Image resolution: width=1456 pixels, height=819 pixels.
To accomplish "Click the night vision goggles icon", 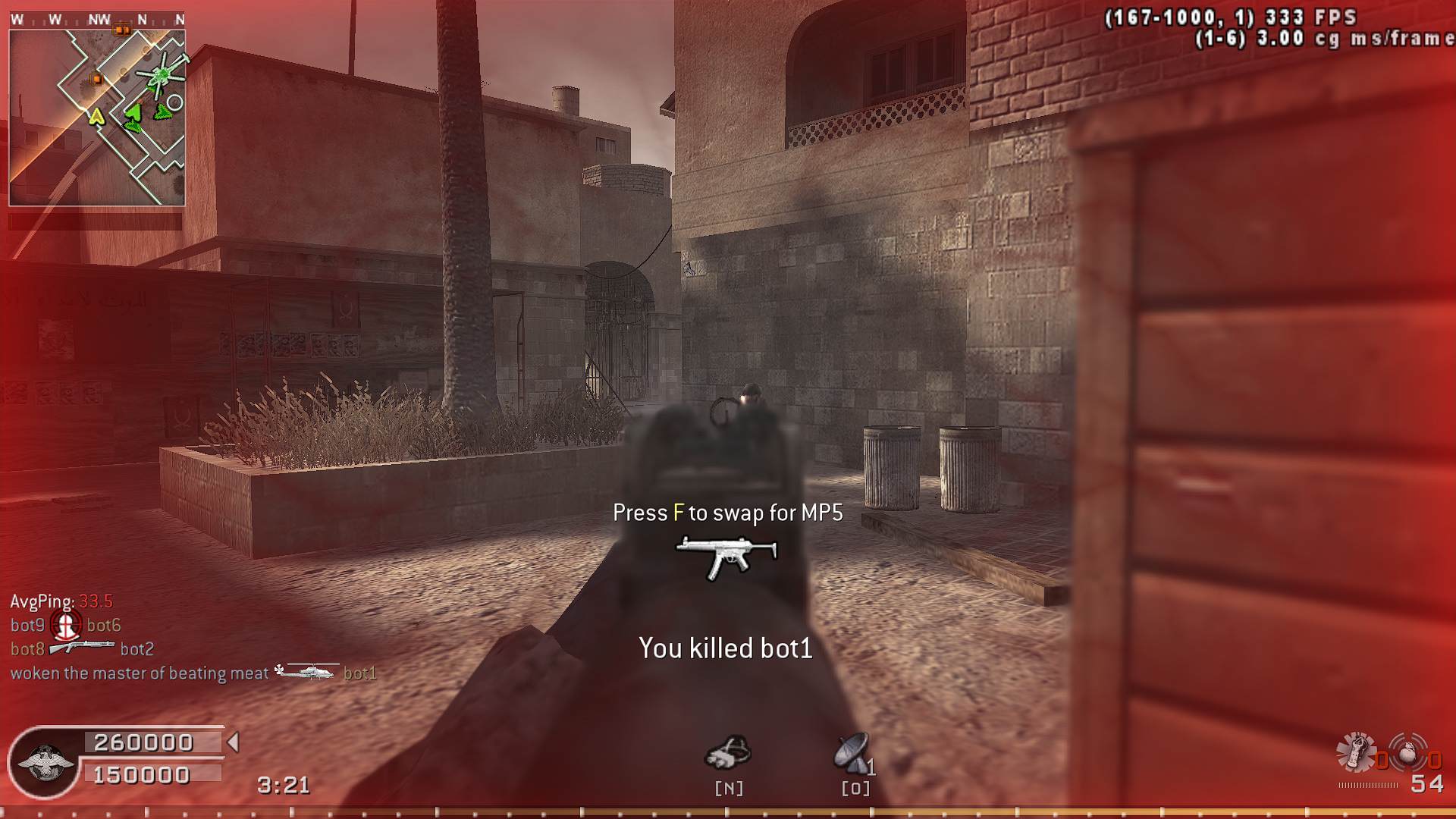I will point(729,752).
